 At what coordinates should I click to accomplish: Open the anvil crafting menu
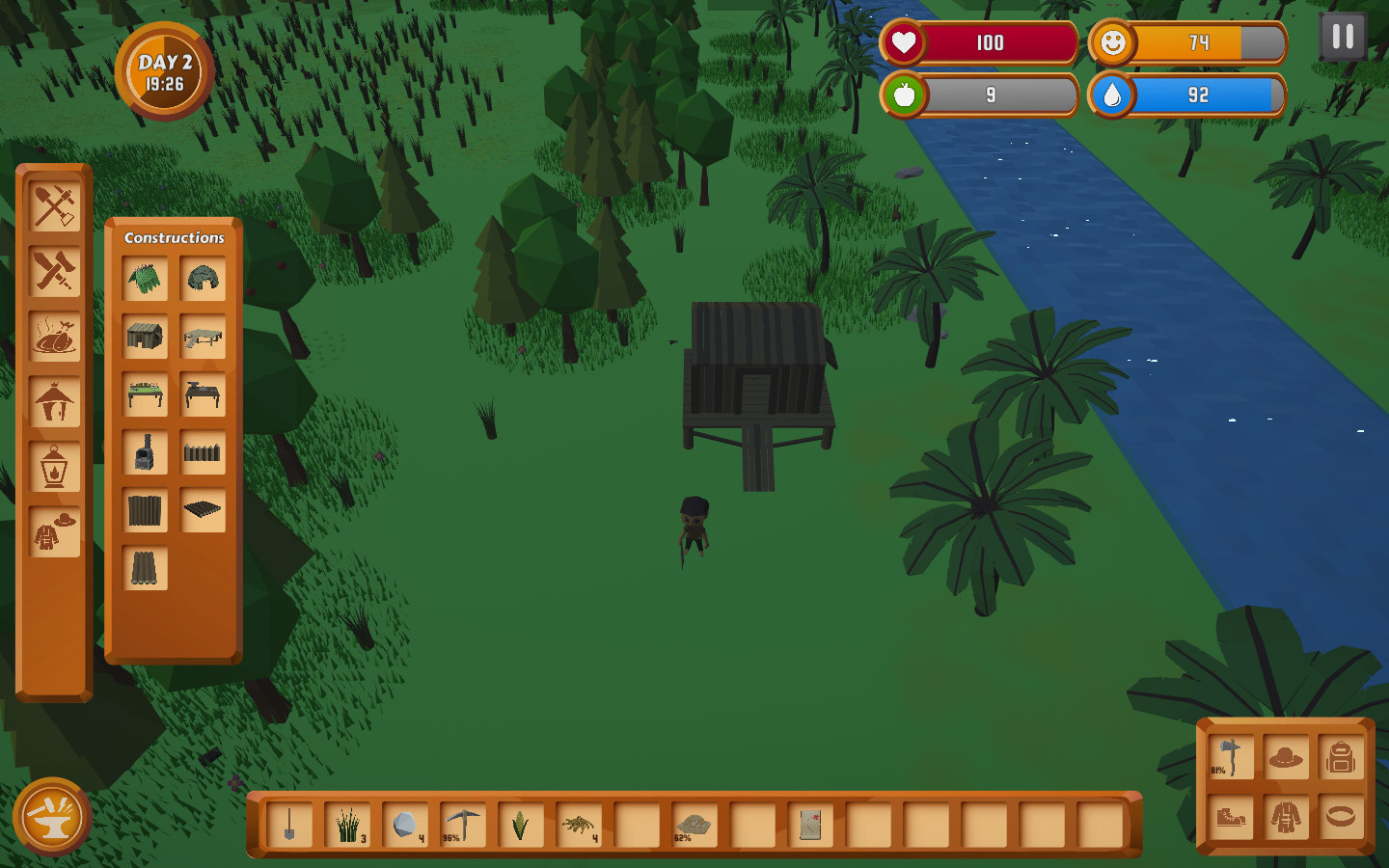click(x=51, y=816)
